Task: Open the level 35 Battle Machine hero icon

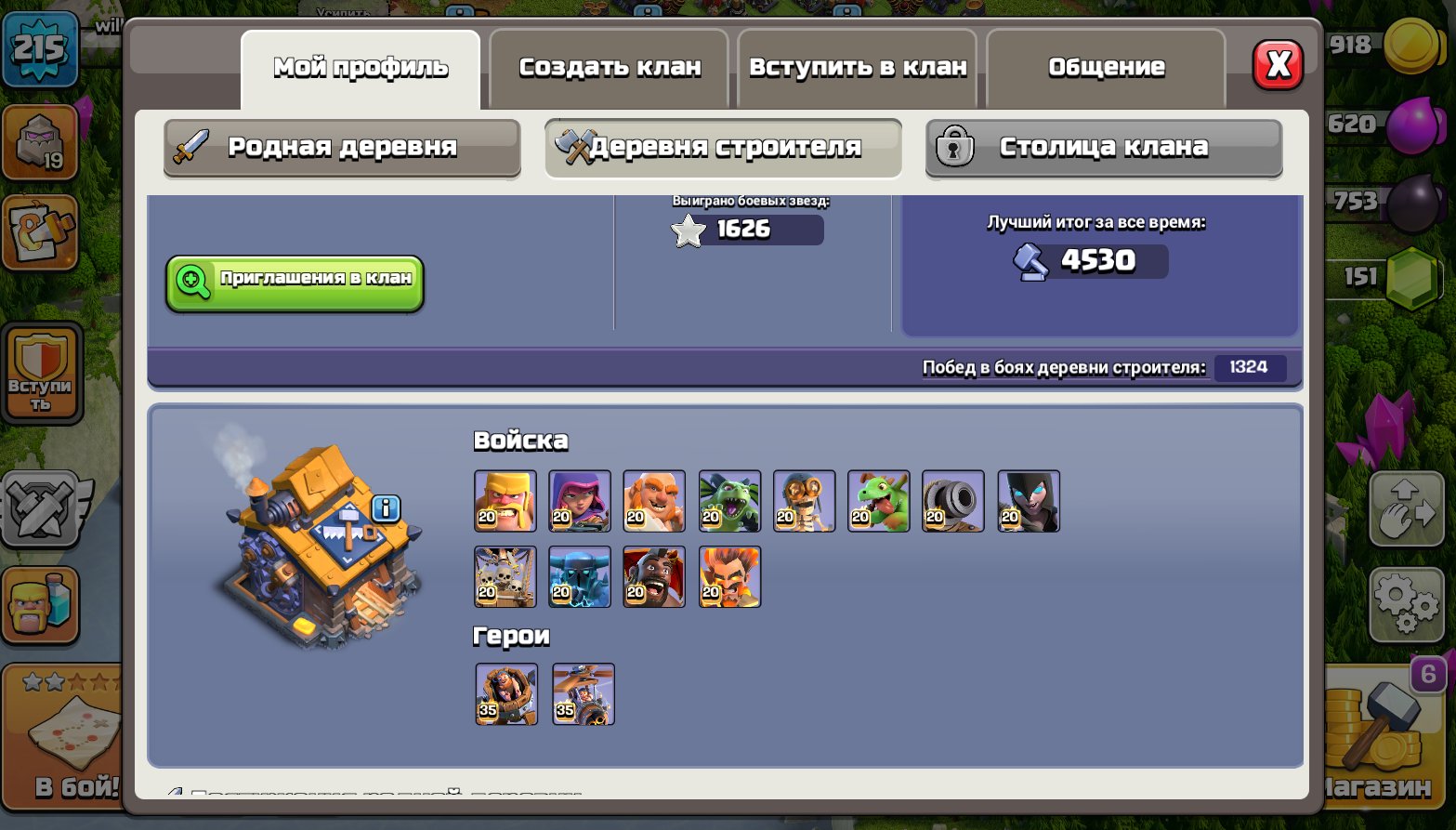Action: tap(506, 692)
